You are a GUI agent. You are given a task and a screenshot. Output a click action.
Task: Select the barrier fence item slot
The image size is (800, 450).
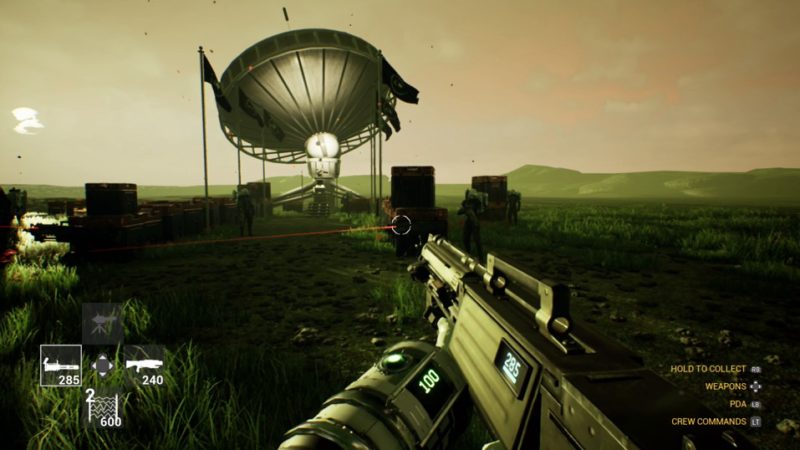(x=103, y=407)
